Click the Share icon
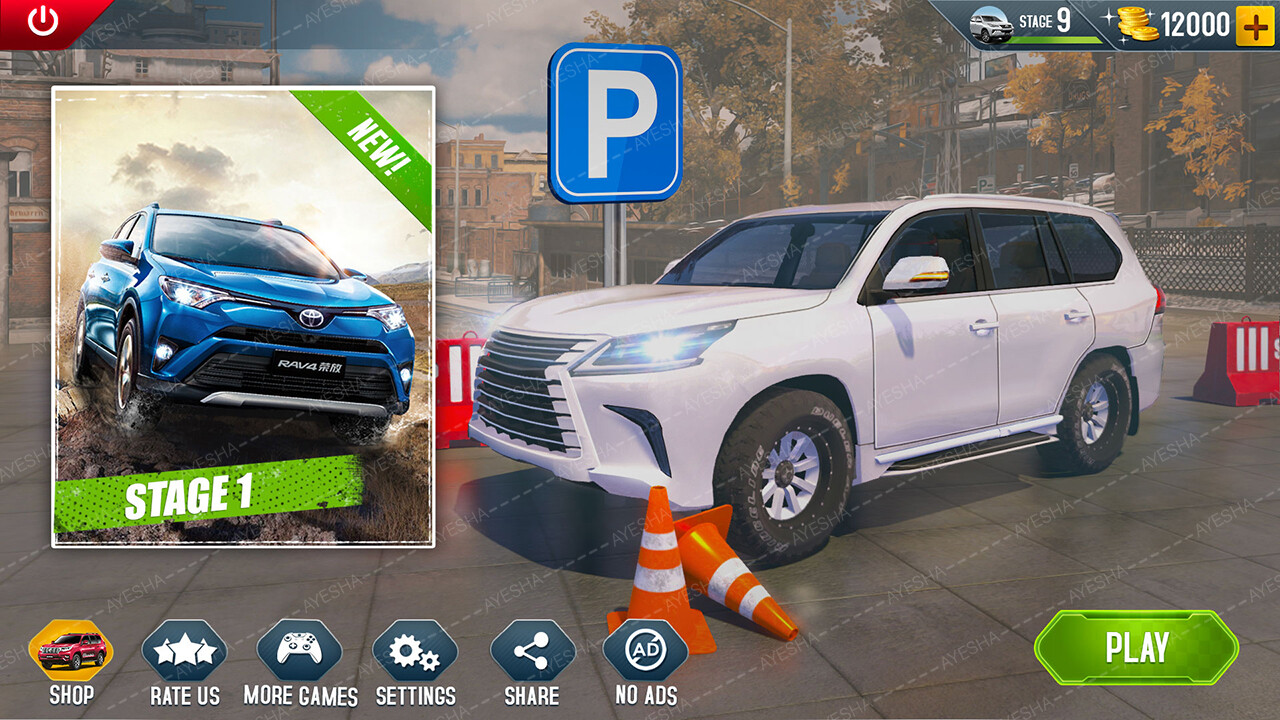Viewport: 1280px width, 720px height. pyautogui.click(x=532, y=651)
